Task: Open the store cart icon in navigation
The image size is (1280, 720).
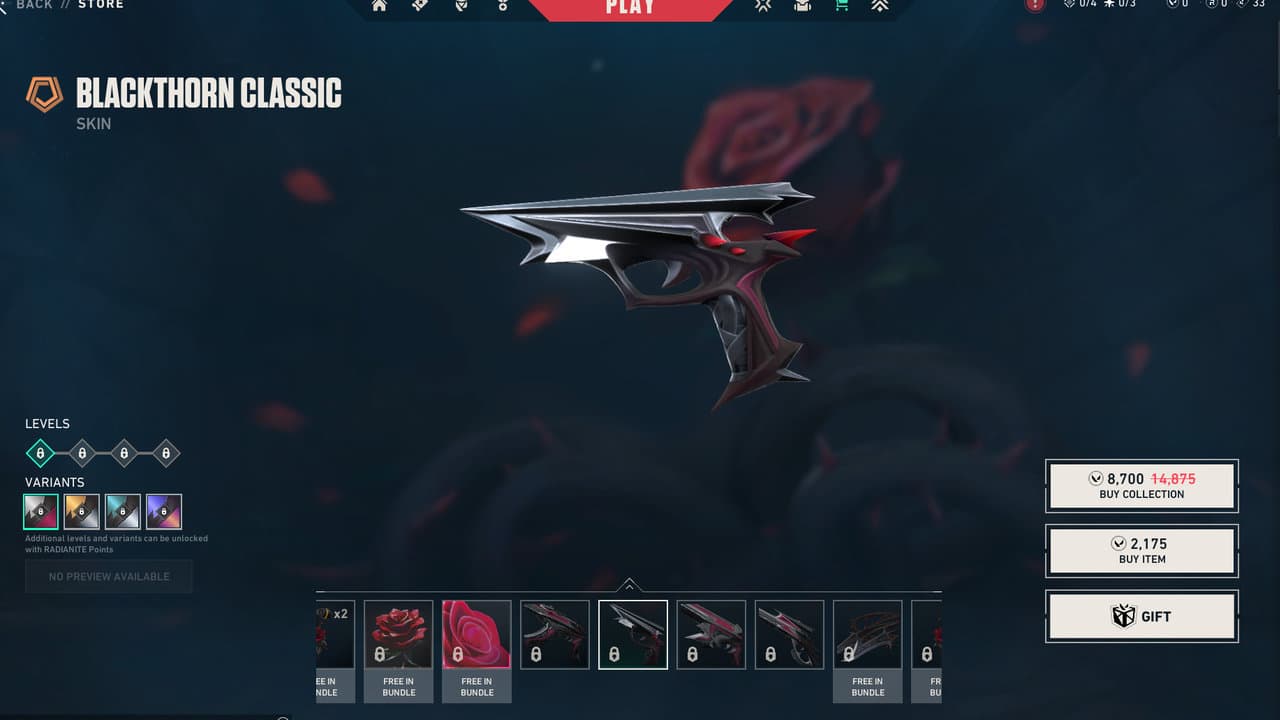Action: [841, 6]
